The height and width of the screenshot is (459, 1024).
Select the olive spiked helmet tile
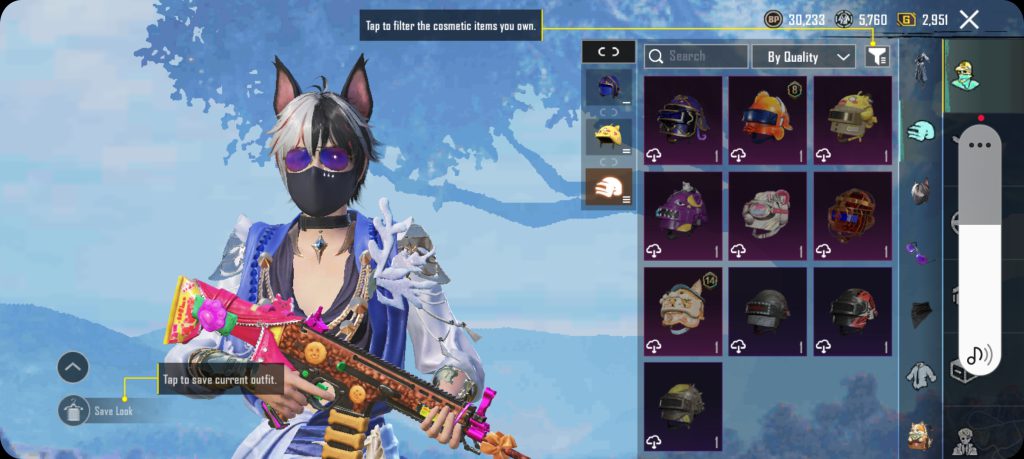click(683, 405)
